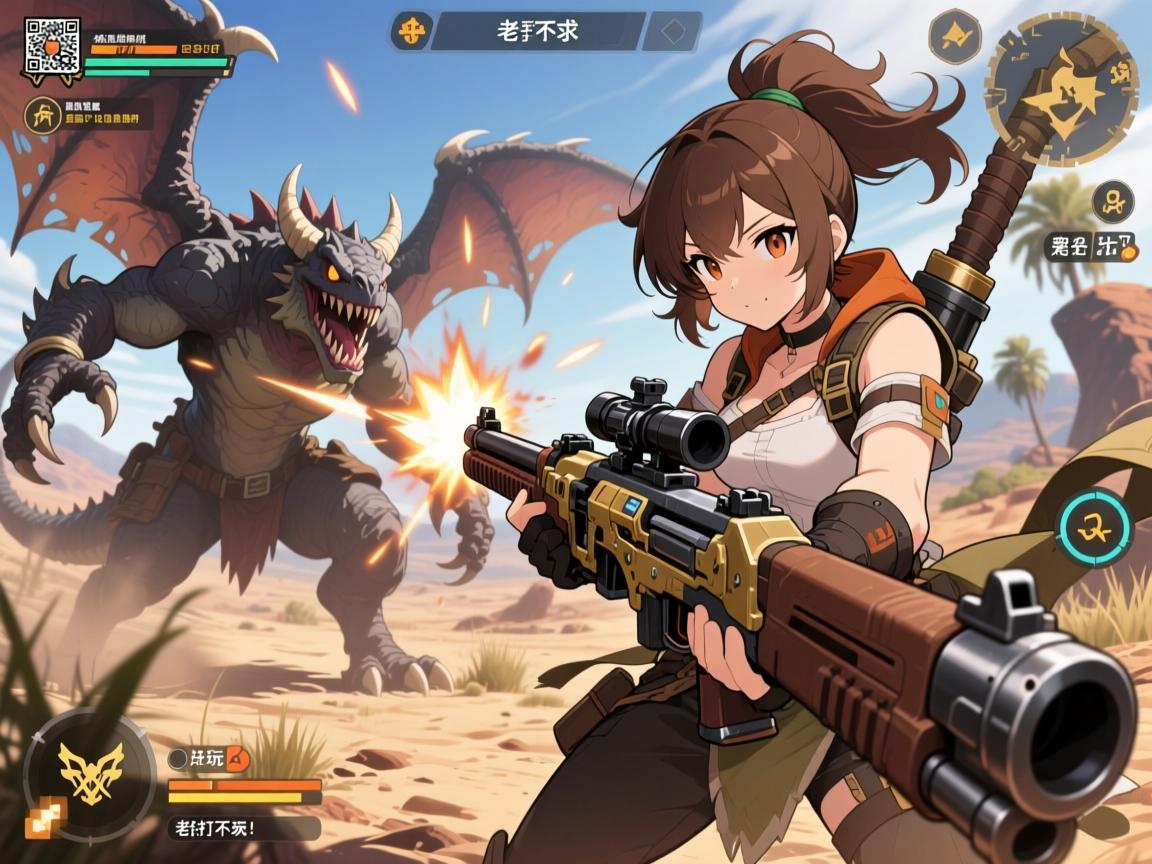Open the small hexagonal gold icon
The height and width of the screenshot is (864, 1152).
[x=954, y=36]
